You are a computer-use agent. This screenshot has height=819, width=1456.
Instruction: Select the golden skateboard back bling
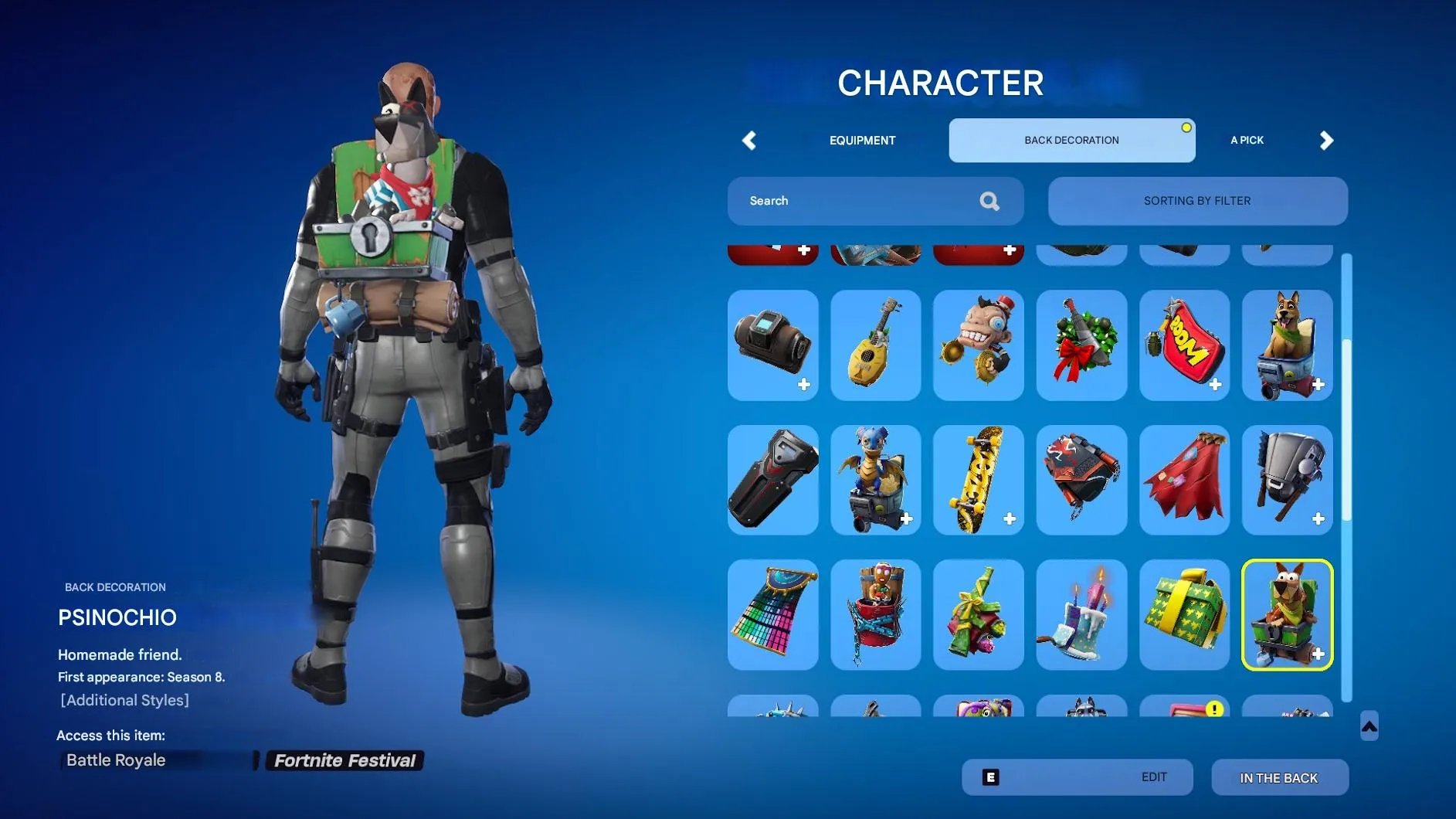pos(979,480)
